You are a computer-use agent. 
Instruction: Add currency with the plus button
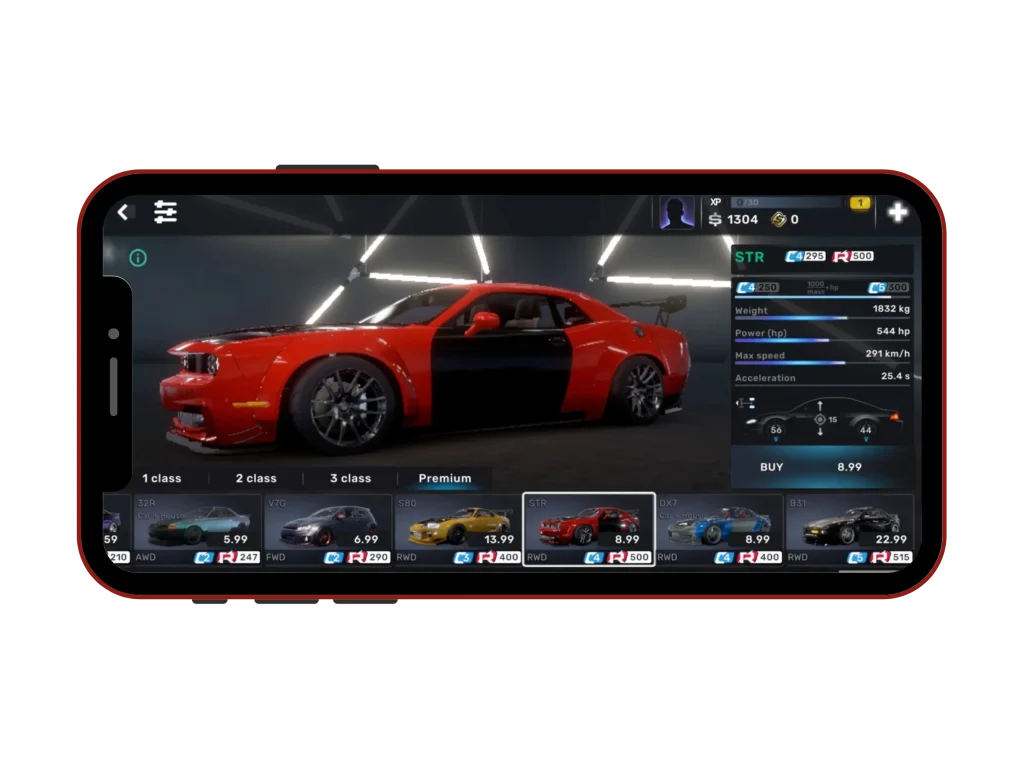click(x=897, y=212)
